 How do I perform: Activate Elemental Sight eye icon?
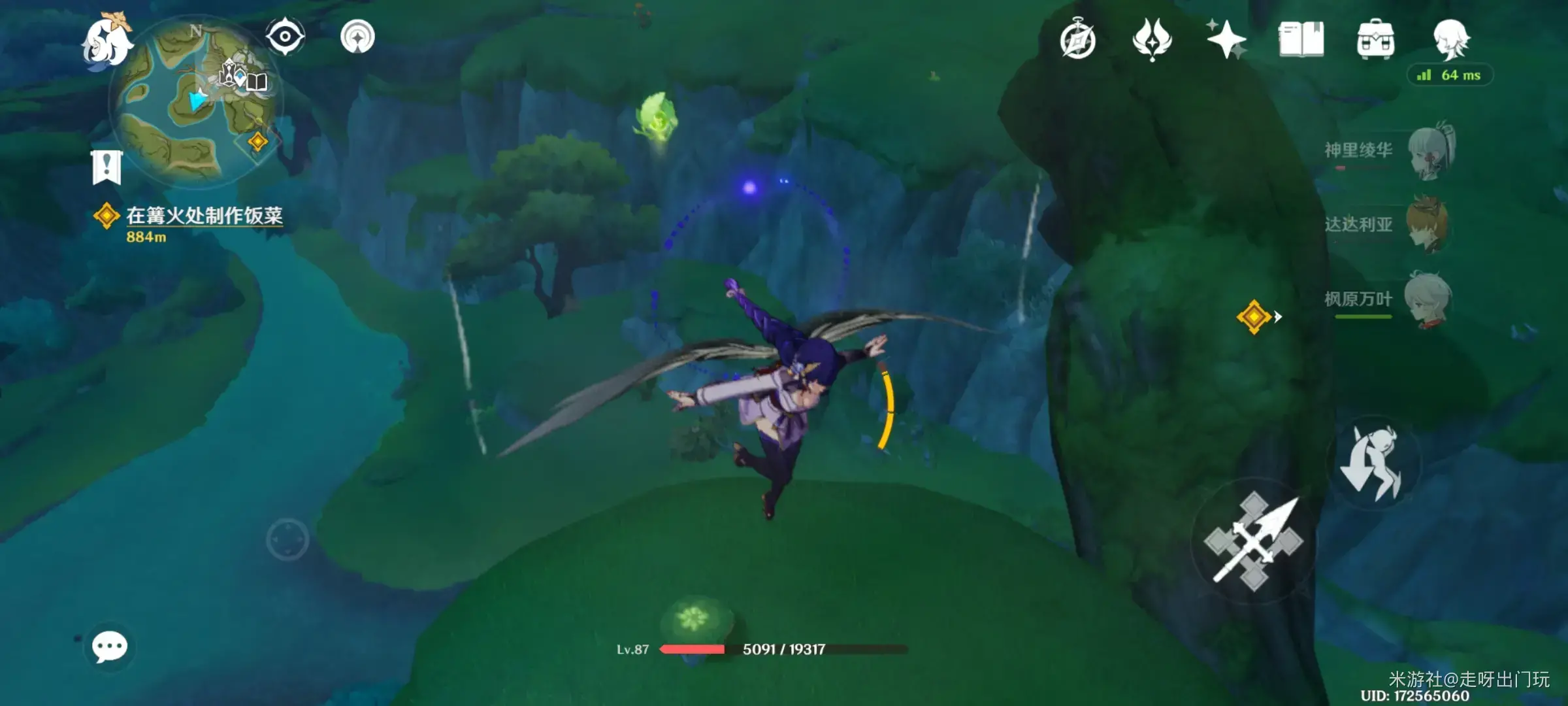pos(285,37)
